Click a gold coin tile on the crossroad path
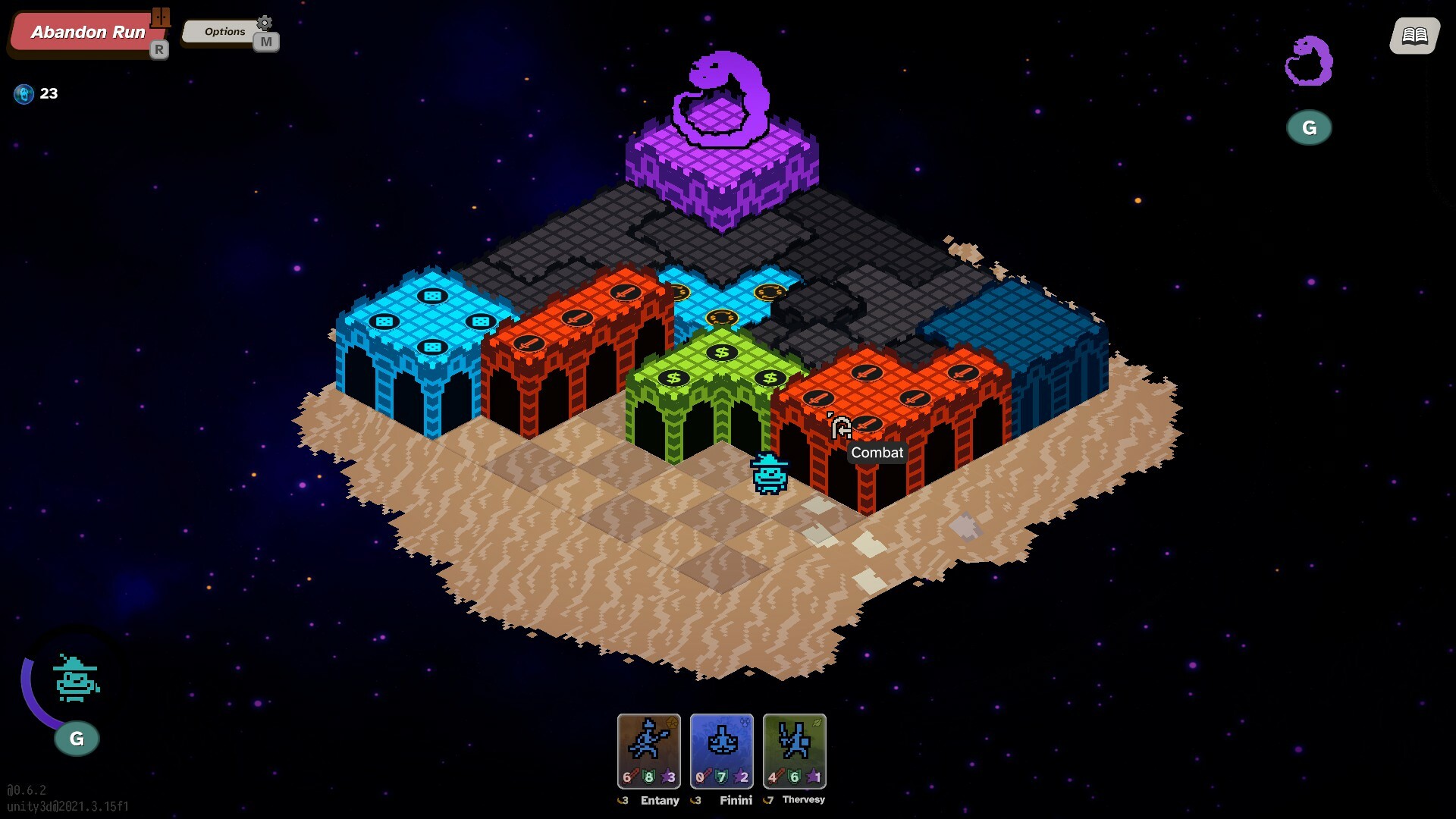 pos(720,317)
